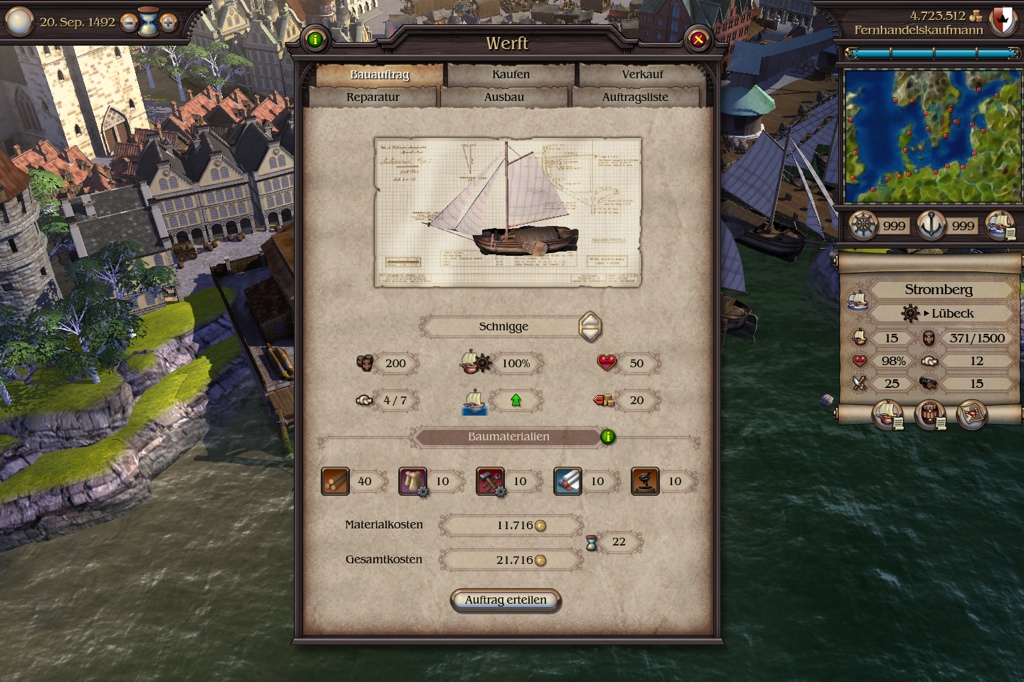Open the green info button beside the Werft title
This screenshot has width=1024, height=682.
pos(316,40)
